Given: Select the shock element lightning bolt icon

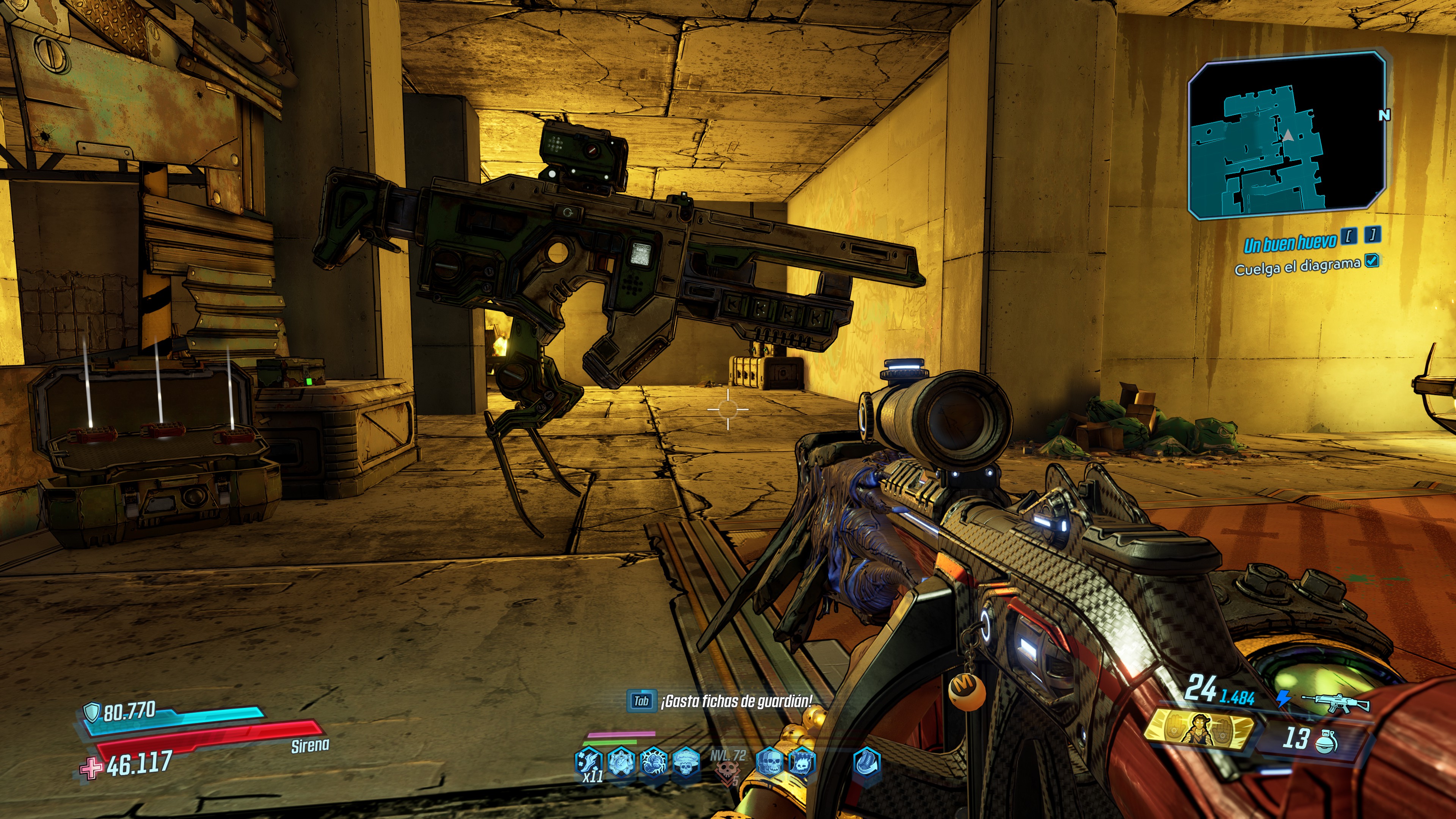Looking at the screenshot, I should [x=1283, y=699].
